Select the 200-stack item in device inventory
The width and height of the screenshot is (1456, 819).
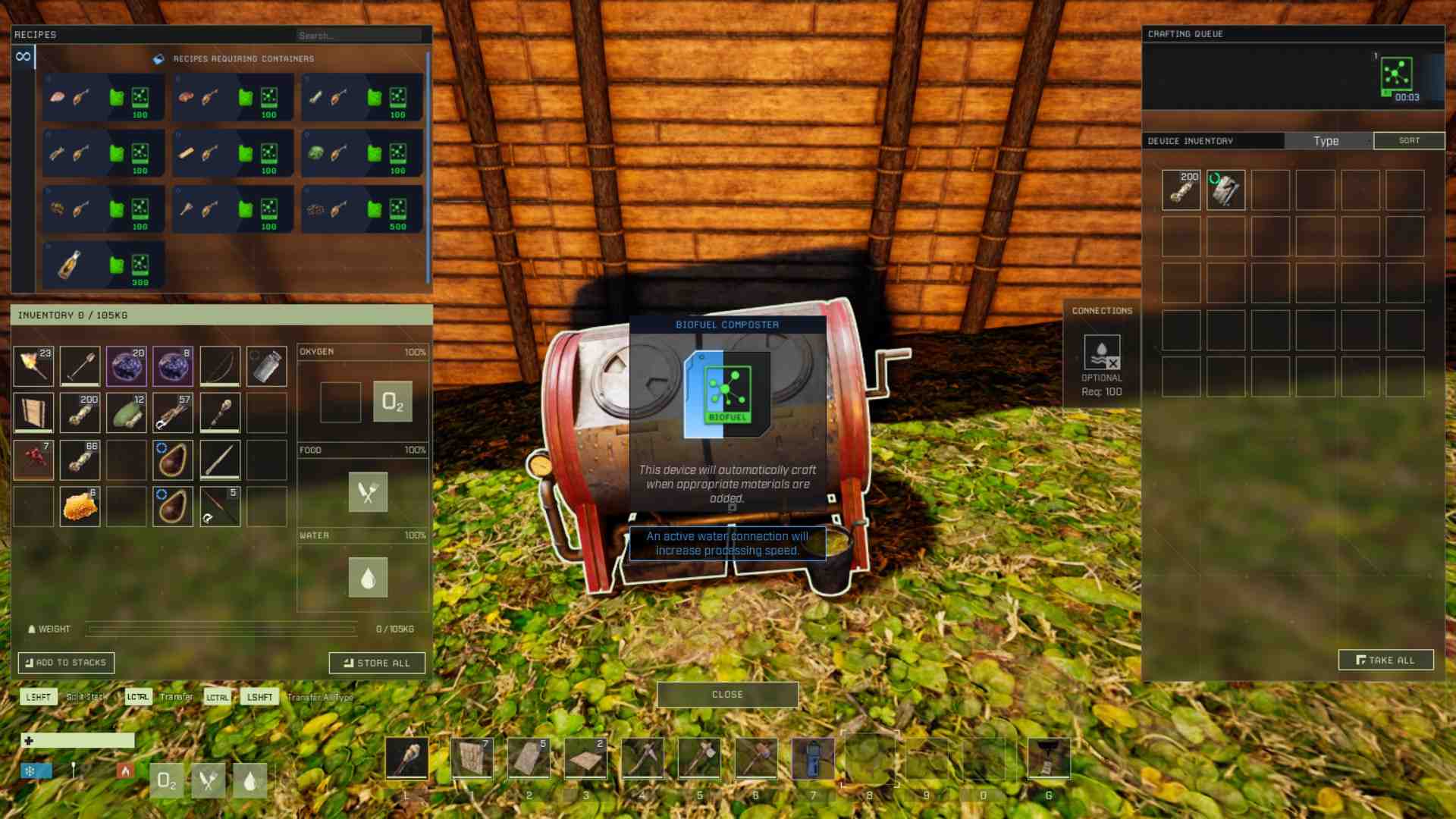point(1181,190)
